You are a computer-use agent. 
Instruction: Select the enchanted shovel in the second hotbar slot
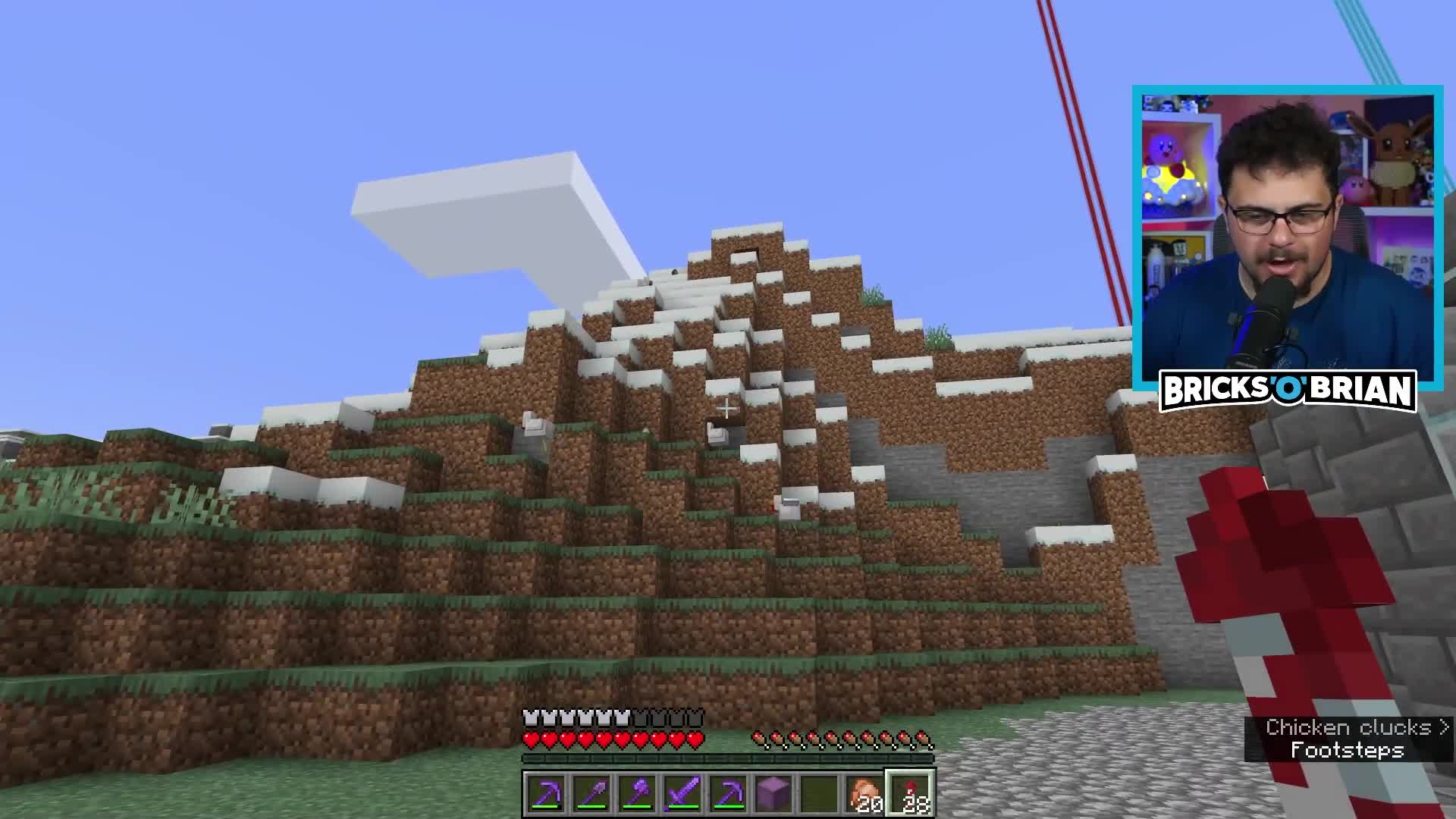coord(592,792)
